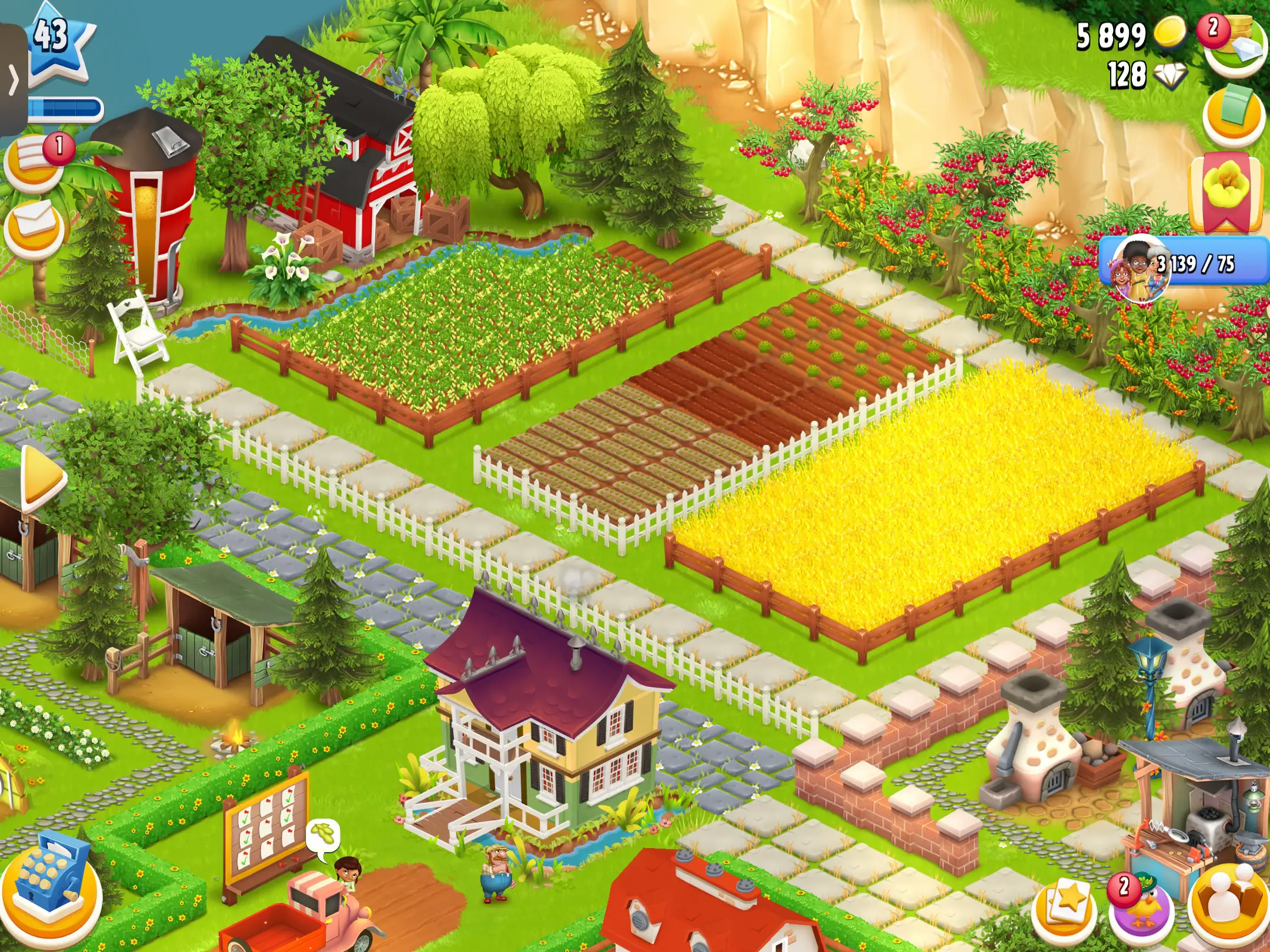Viewport: 1270px width, 952px height.
Task: Open the friends list button
Action: [1229, 905]
